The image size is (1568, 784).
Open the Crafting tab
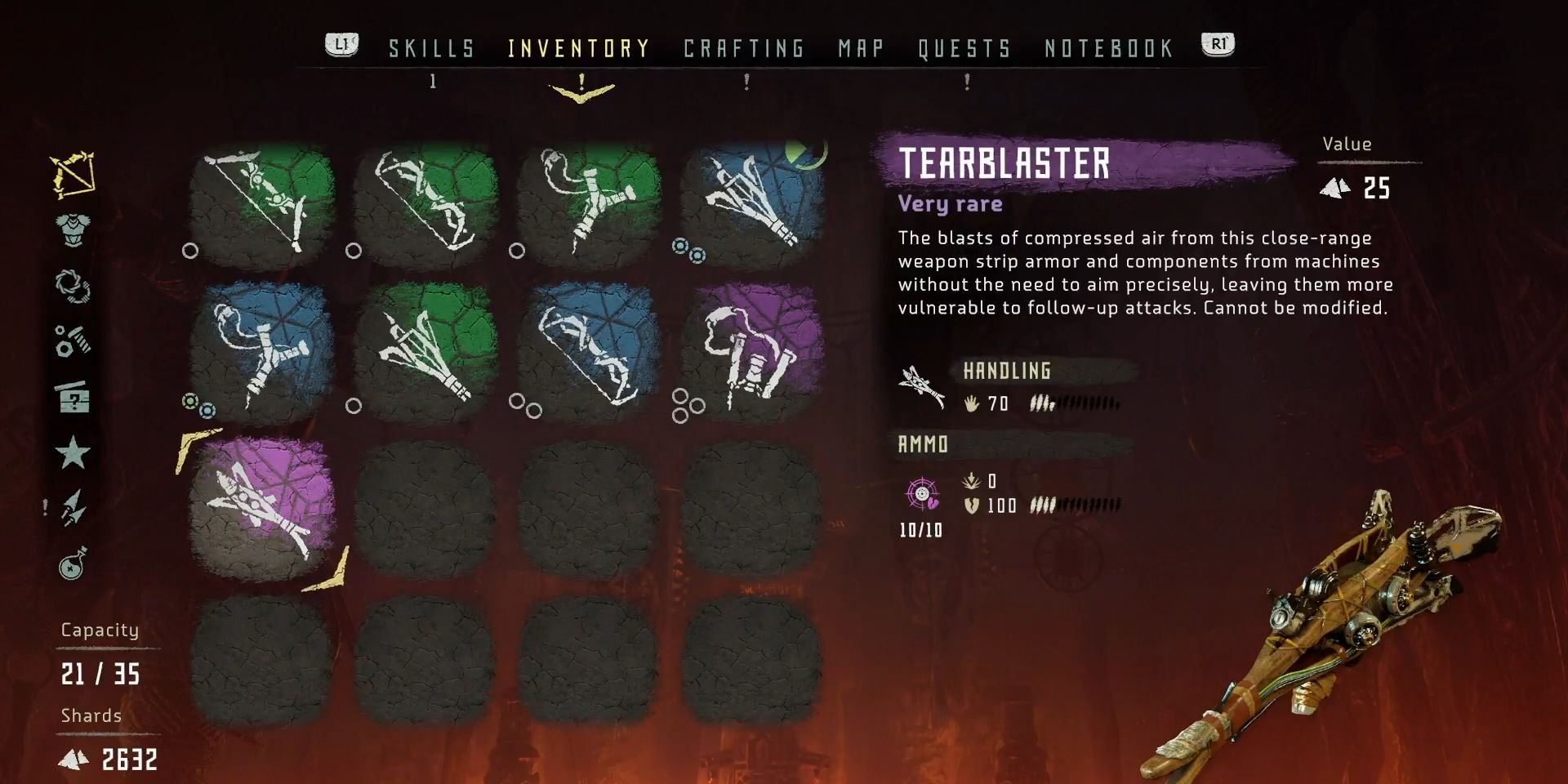pyautogui.click(x=744, y=49)
